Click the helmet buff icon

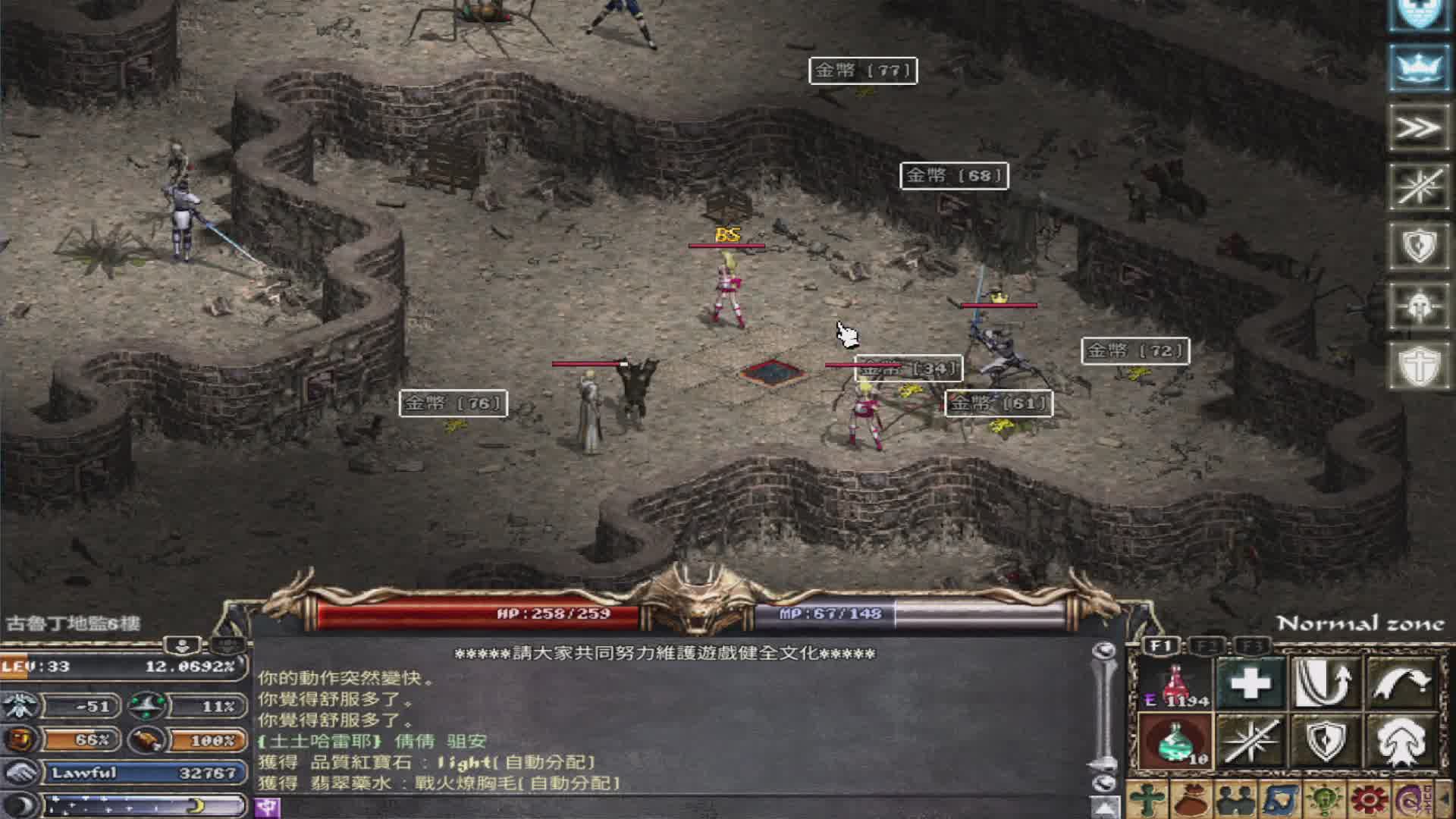point(1418,306)
